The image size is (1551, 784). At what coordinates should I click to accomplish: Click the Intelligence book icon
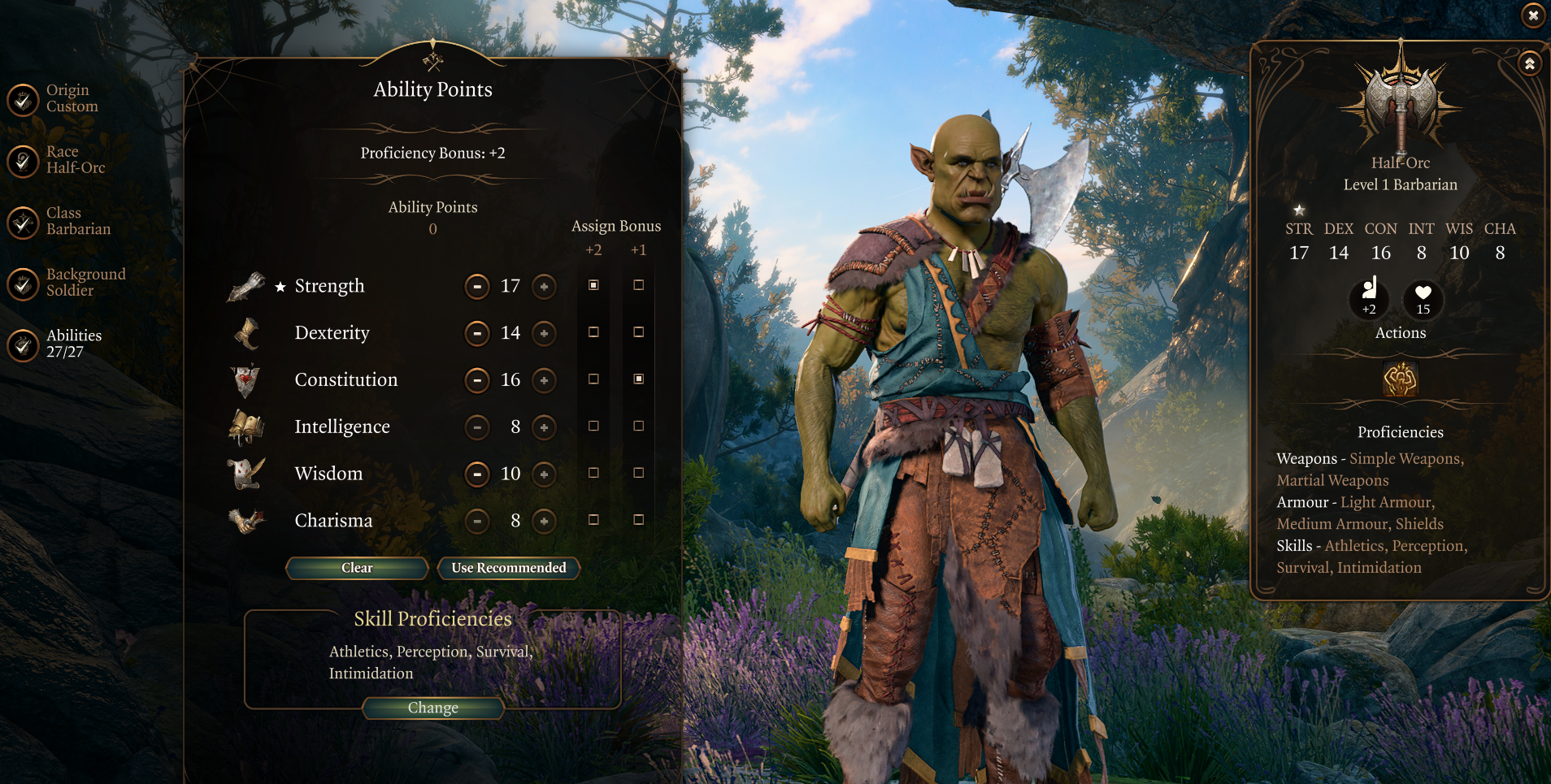click(x=246, y=427)
